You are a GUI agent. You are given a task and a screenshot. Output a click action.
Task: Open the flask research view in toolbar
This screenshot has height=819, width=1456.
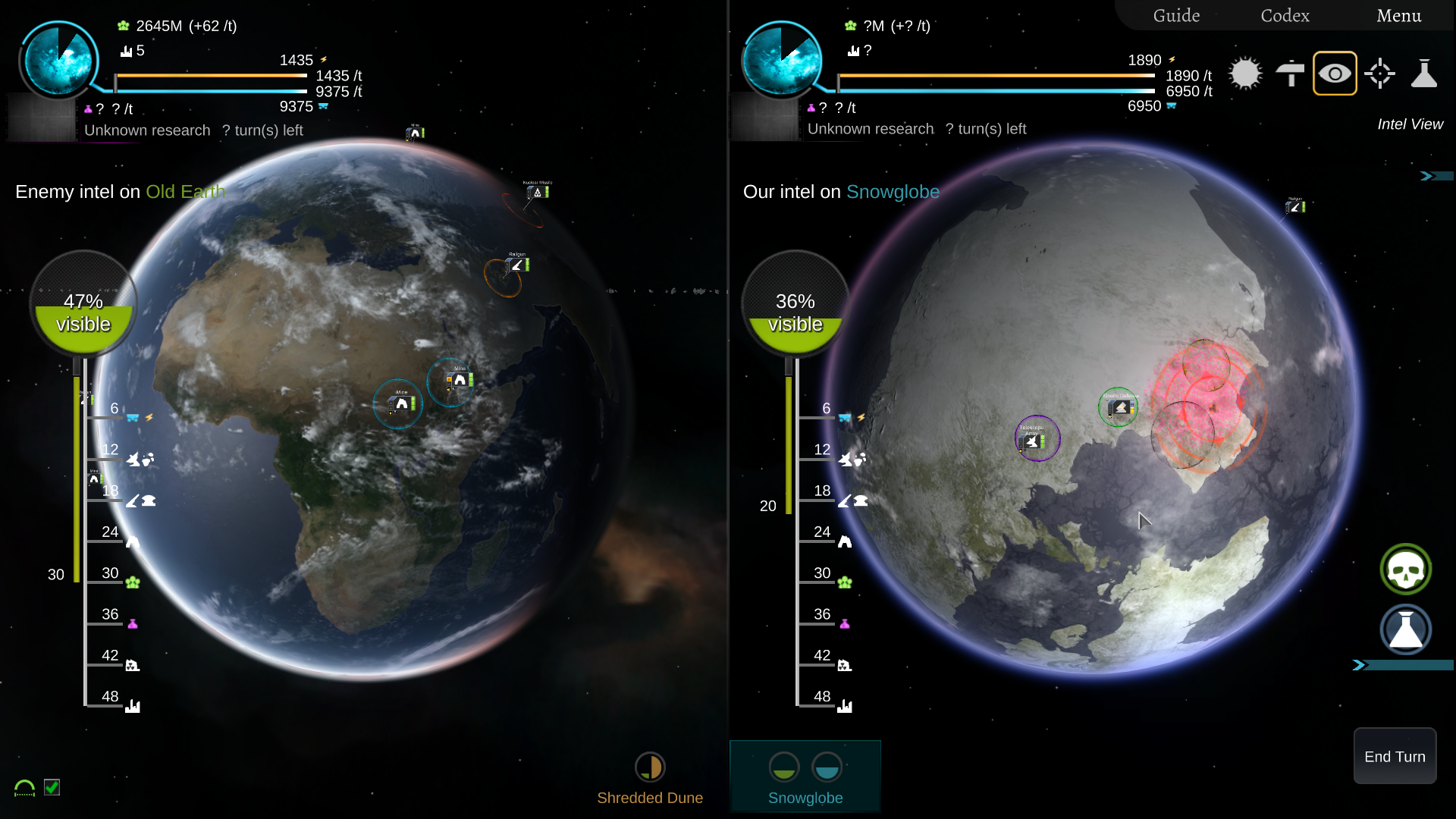[1424, 74]
